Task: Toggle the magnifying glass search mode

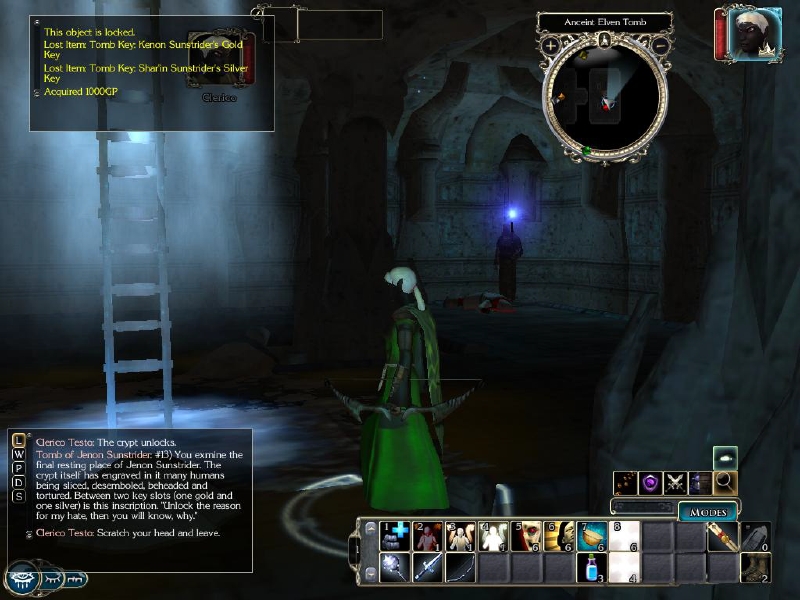Action: click(726, 483)
